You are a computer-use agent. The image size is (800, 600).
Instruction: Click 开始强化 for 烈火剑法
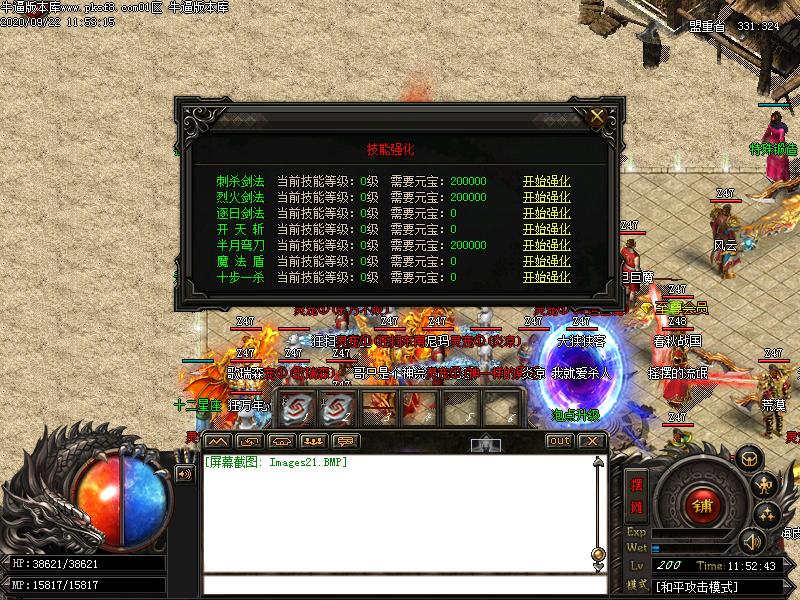pyautogui.click(x=546, y=197)
